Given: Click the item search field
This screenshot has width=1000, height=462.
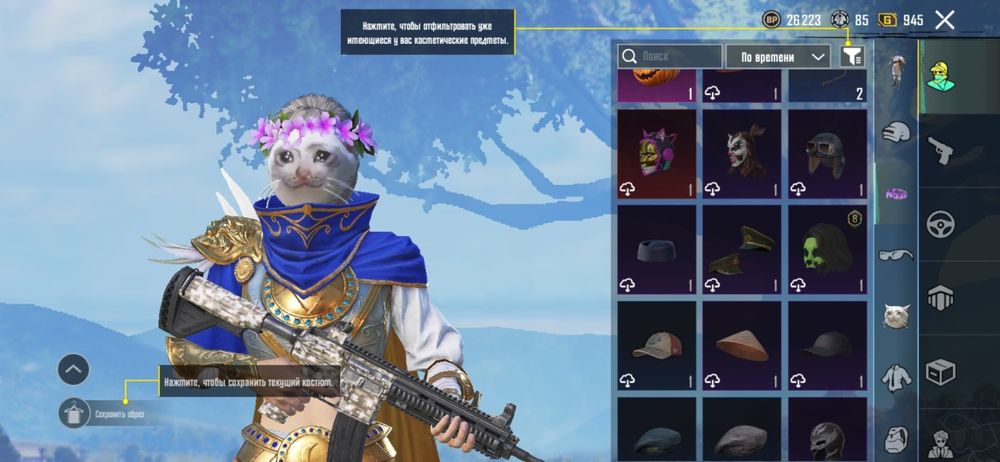Looking at the screenshot, I should 670,56.
